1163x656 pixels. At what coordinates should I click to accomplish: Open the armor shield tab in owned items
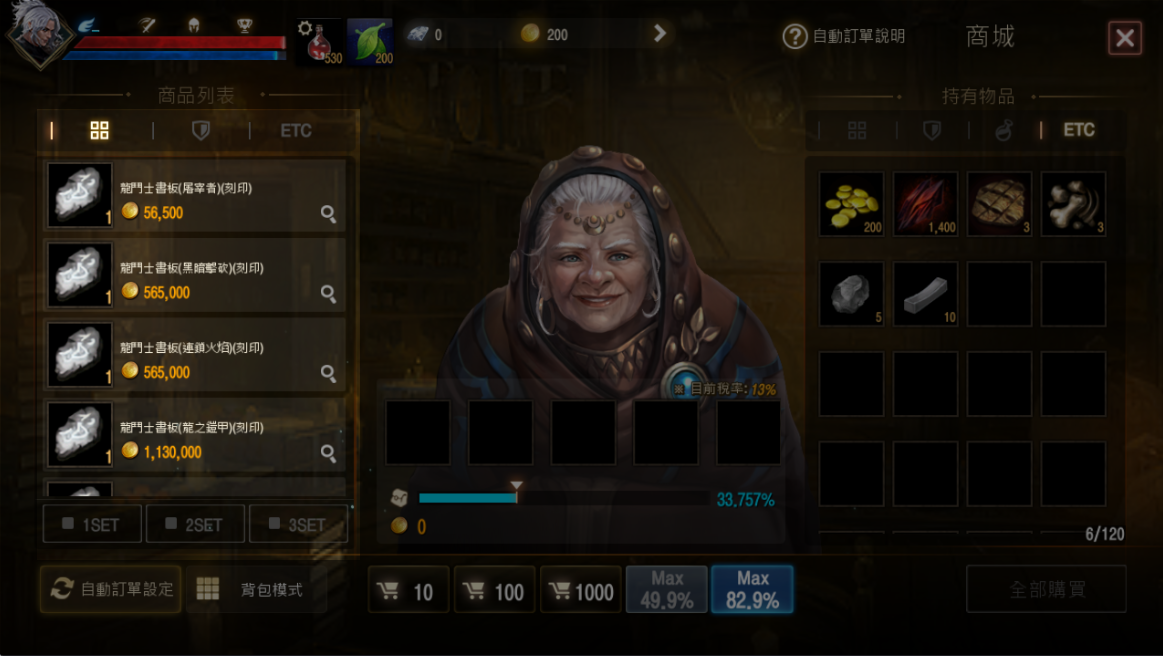(932, 131)
